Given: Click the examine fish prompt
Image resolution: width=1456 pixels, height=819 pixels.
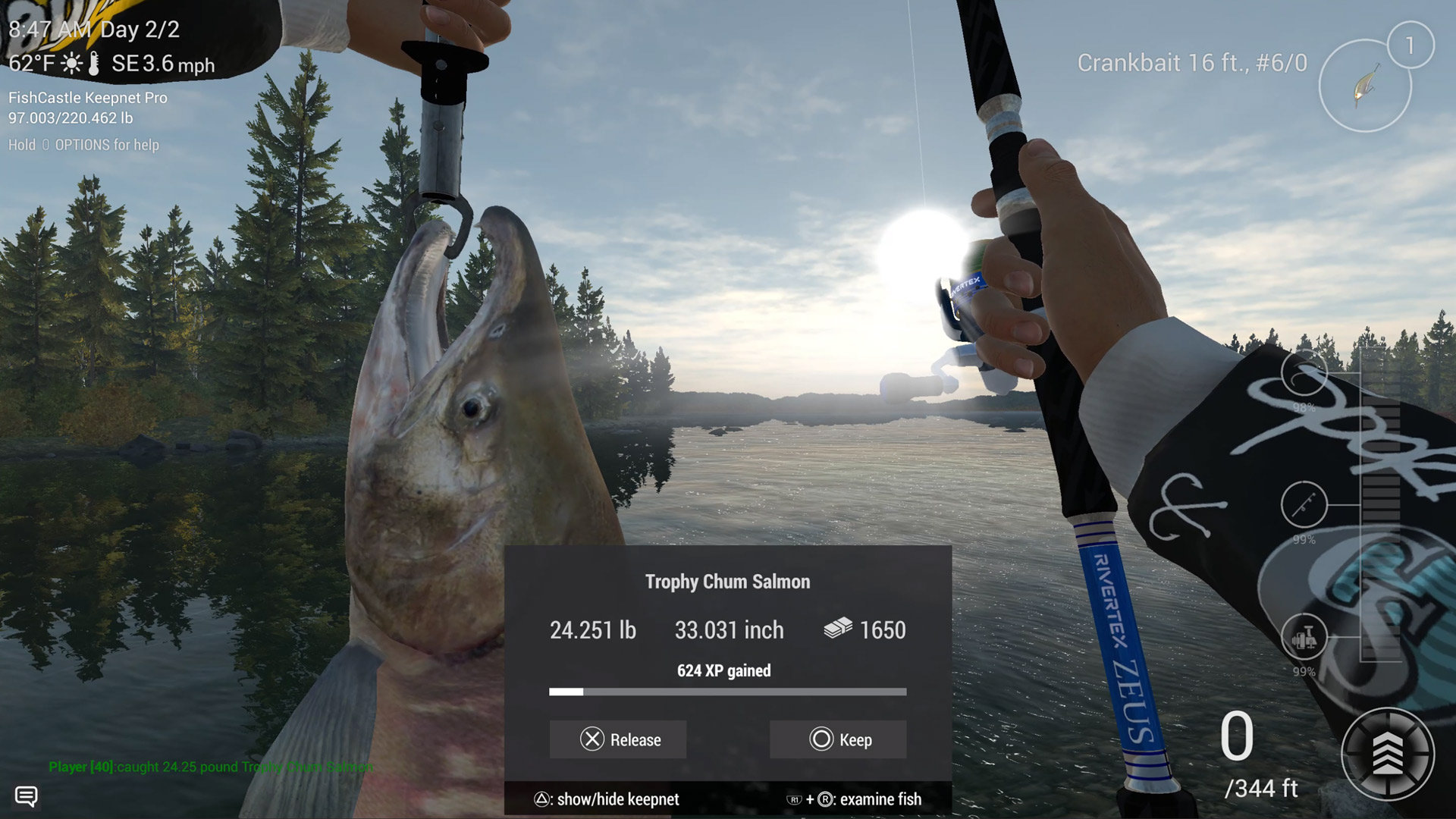Looking at the screenshot, I should [x=855, y=799].
